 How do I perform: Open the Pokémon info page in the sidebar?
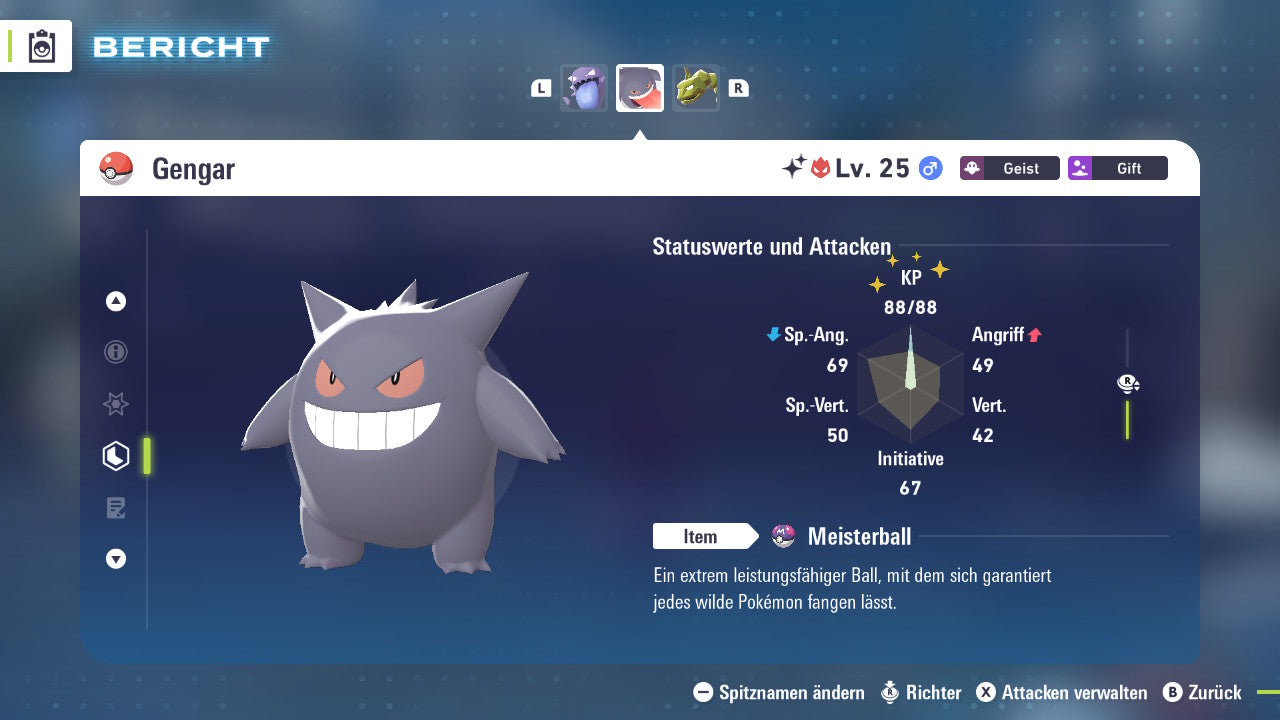(x=116, y=352)
